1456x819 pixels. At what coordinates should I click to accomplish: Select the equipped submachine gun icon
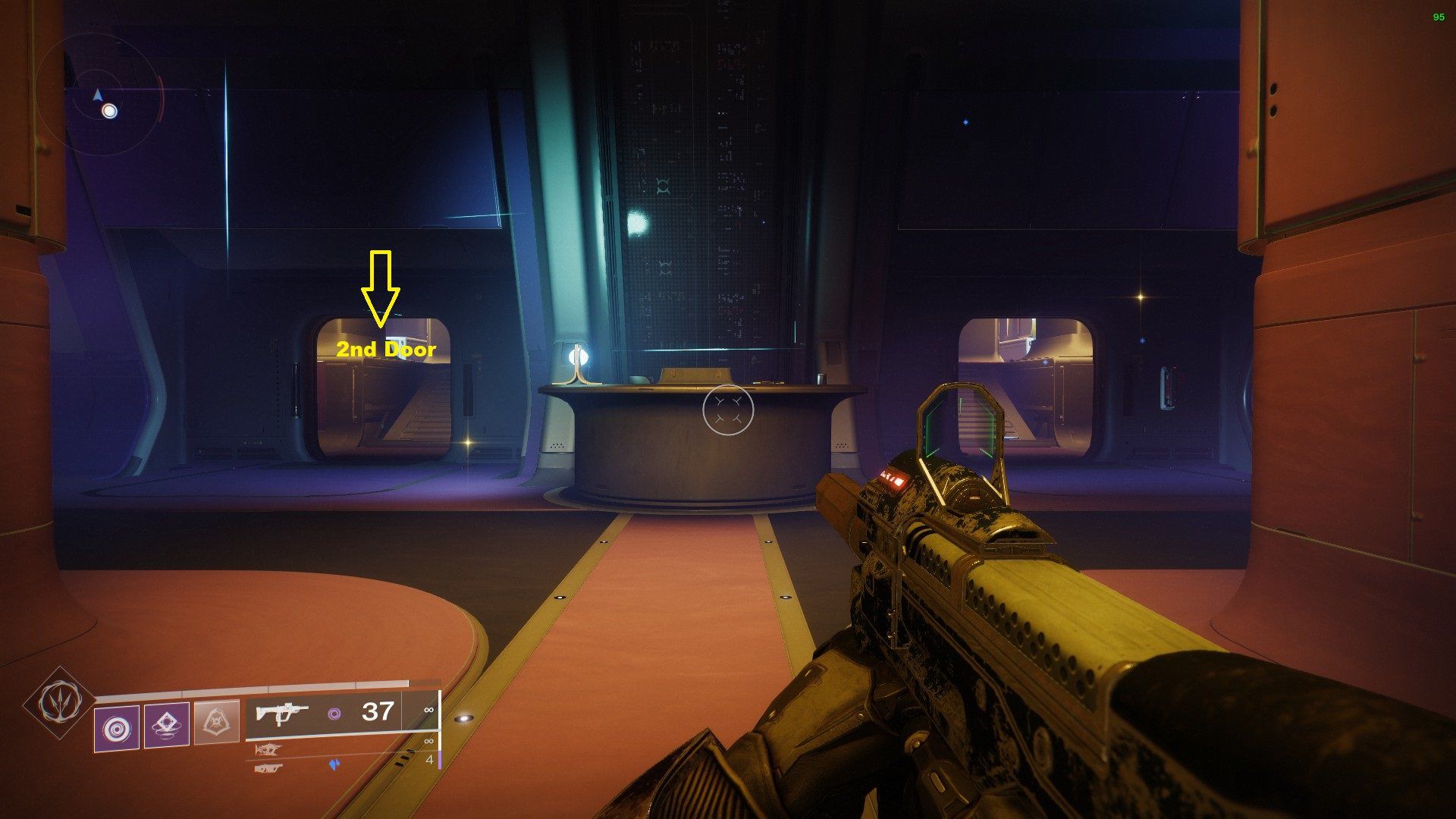283,714
